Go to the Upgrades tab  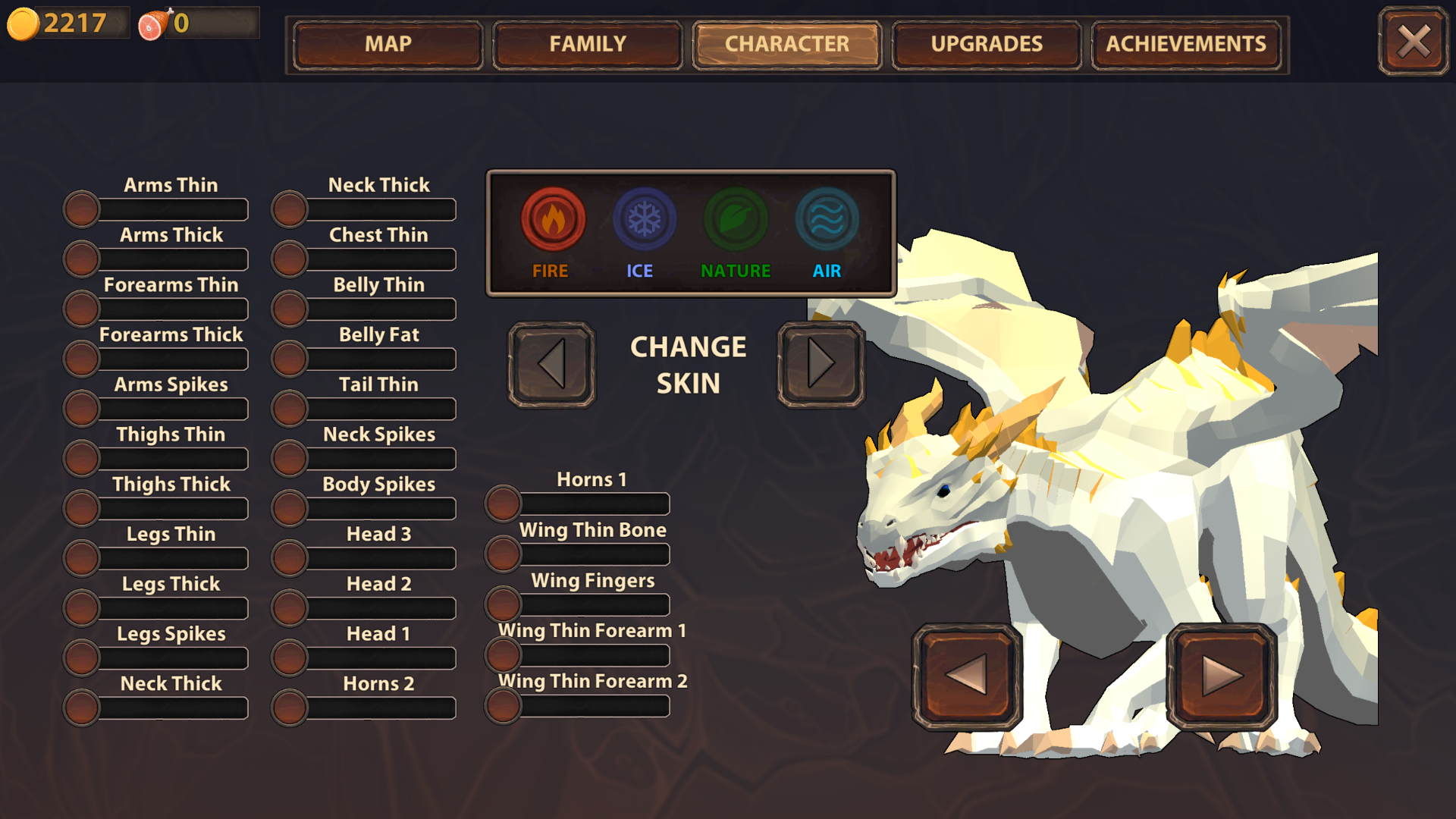point(987,45)
